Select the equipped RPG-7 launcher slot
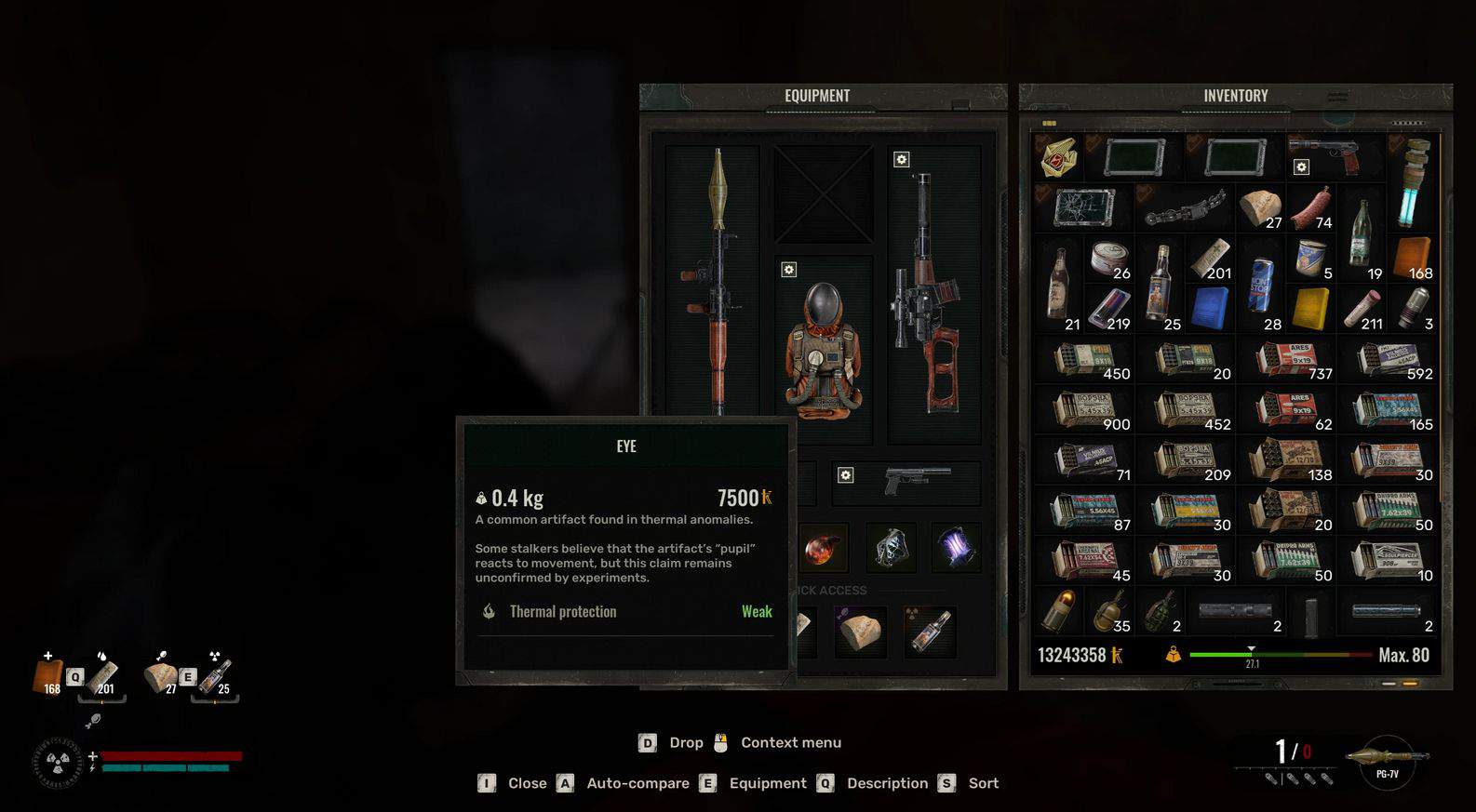Viewport: 1476px width, 812px height. tap(715, 279)
